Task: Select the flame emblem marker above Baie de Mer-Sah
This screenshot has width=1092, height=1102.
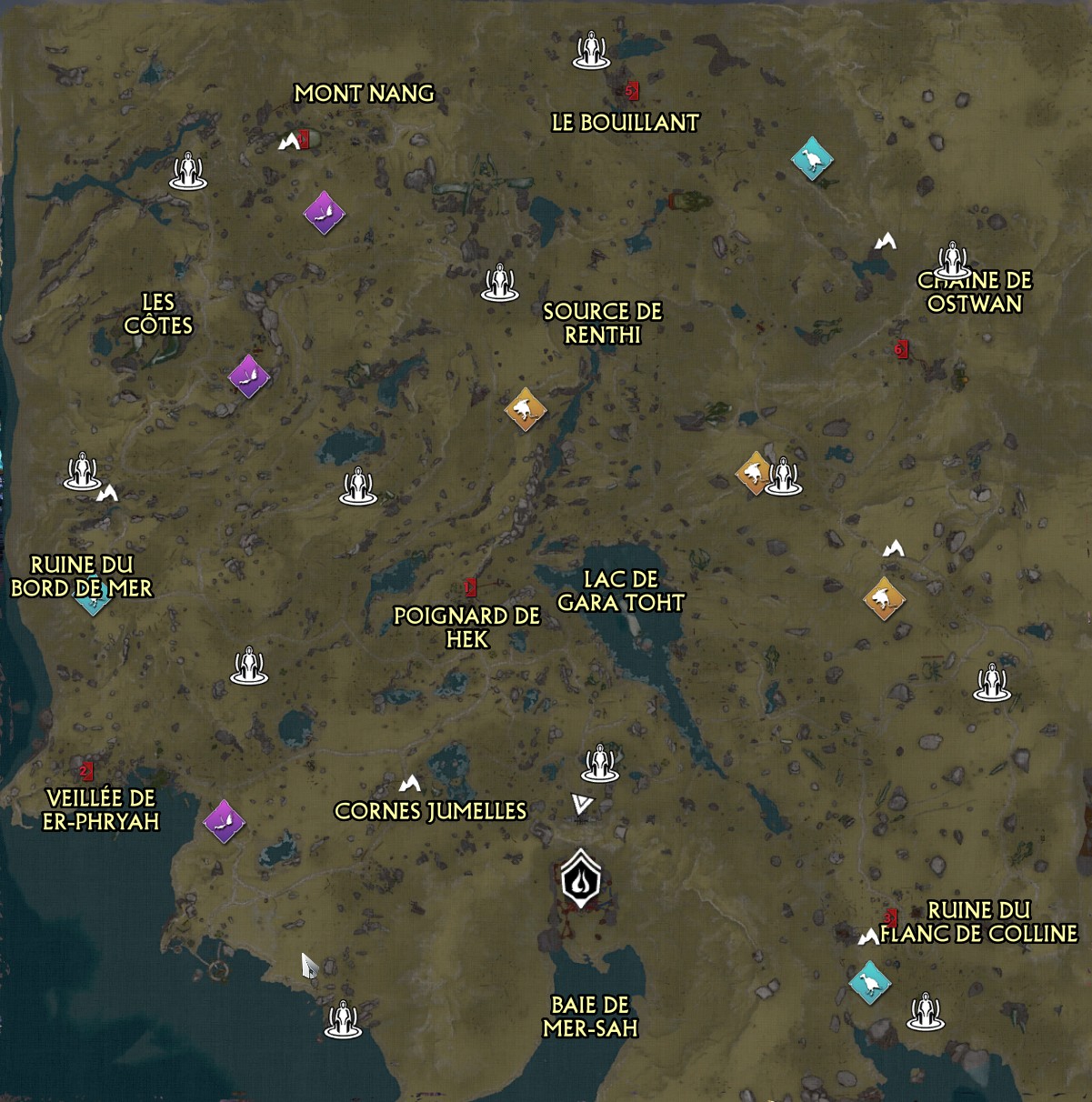Action: tap(580, 879)
